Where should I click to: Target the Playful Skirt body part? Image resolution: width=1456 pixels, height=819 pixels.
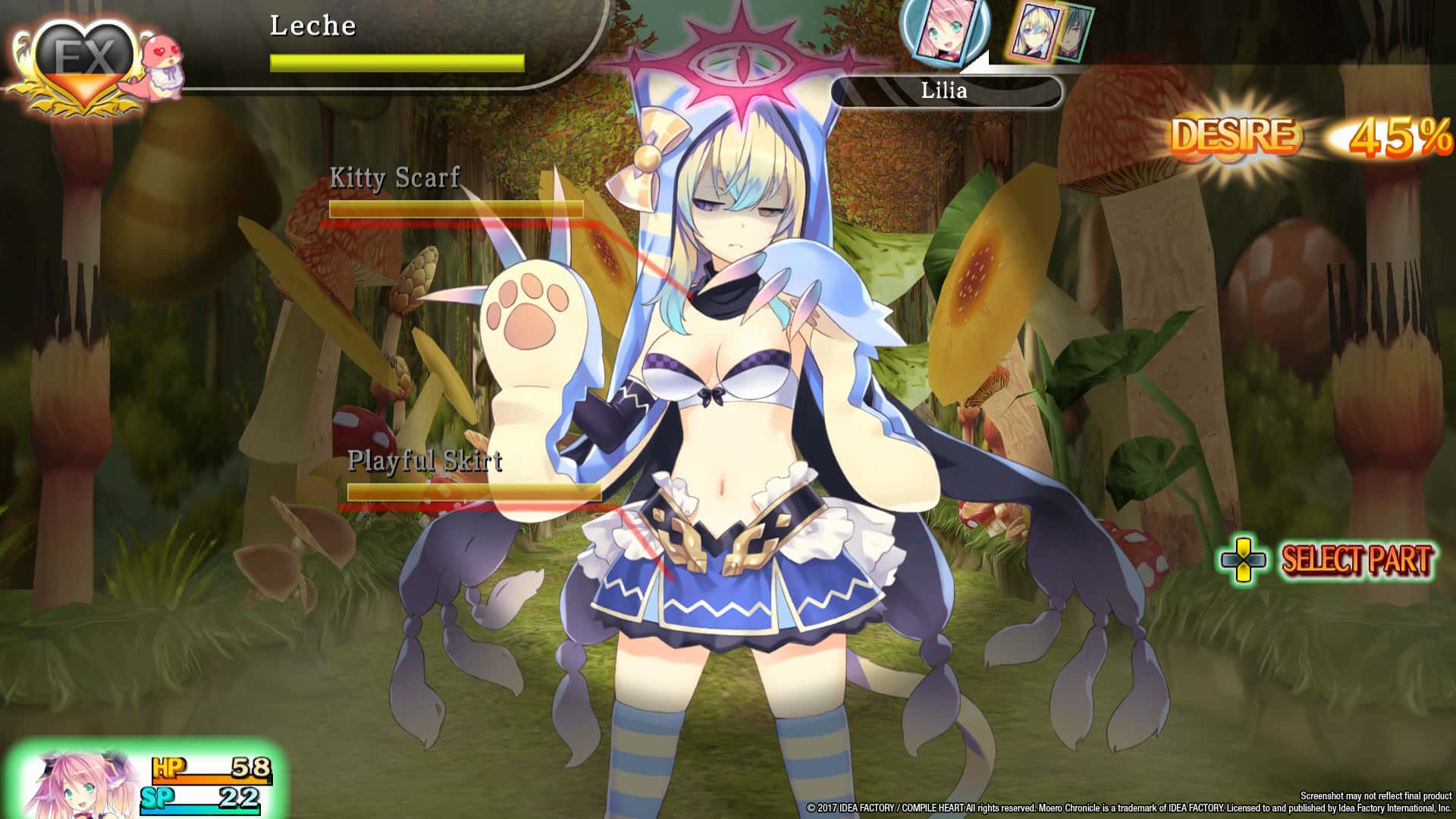coord(425,460)
